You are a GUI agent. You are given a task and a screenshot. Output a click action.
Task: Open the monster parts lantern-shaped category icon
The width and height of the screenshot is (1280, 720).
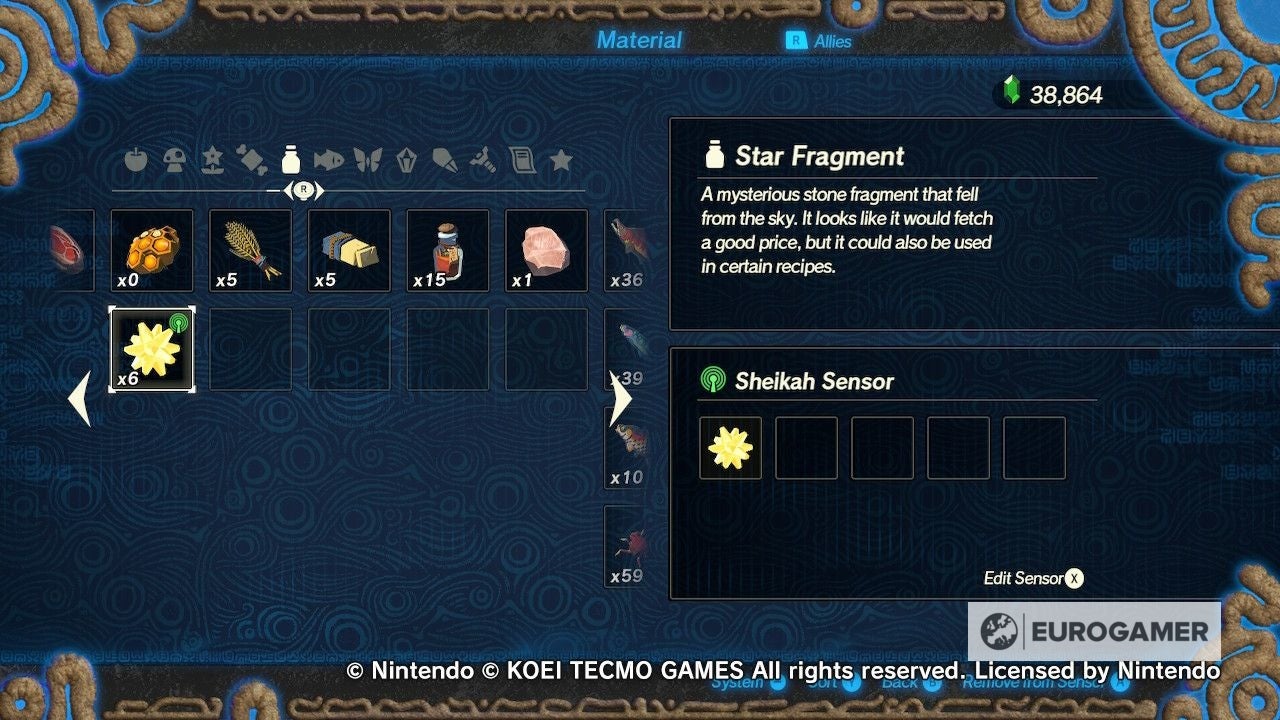pyautogui.click(x=406, y=160)
